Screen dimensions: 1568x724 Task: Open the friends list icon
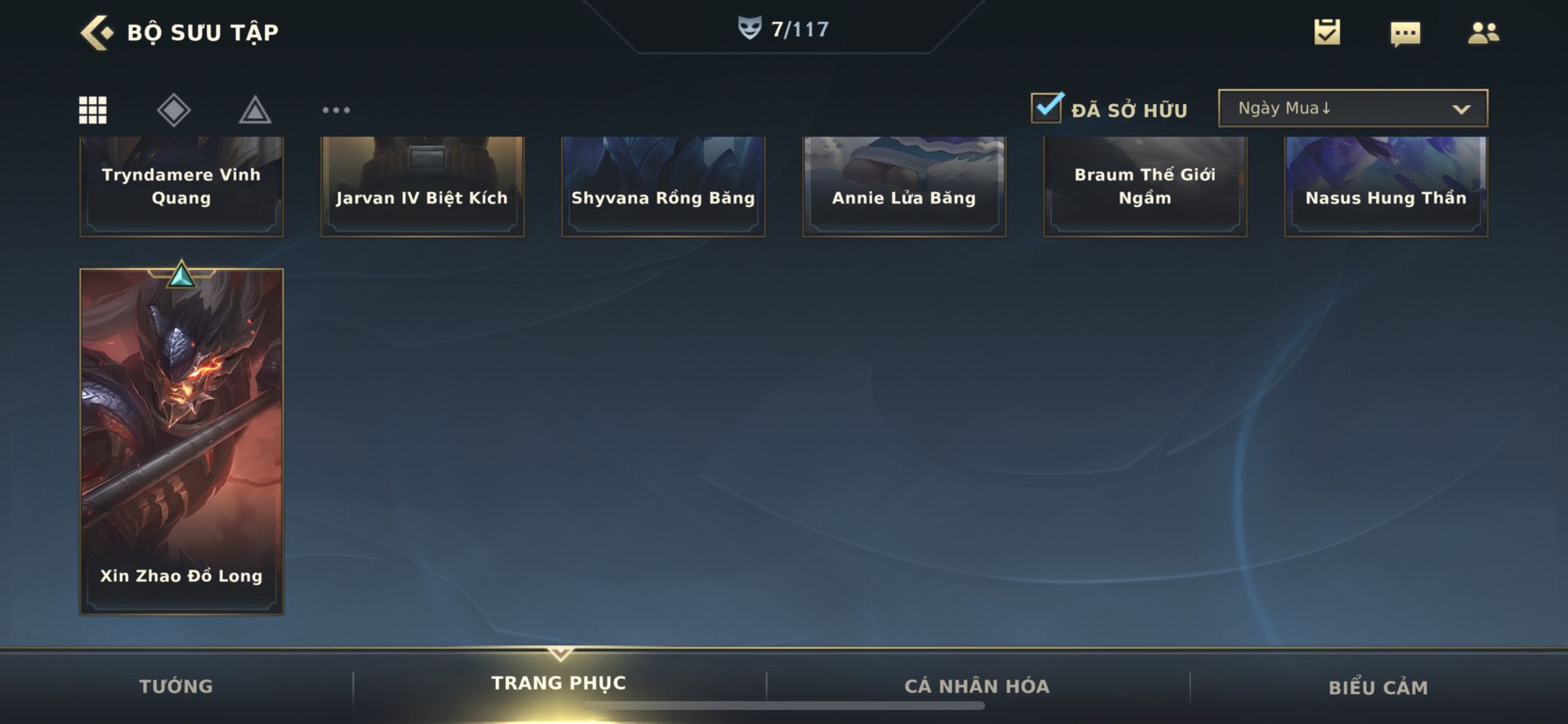pos(1483,33)
